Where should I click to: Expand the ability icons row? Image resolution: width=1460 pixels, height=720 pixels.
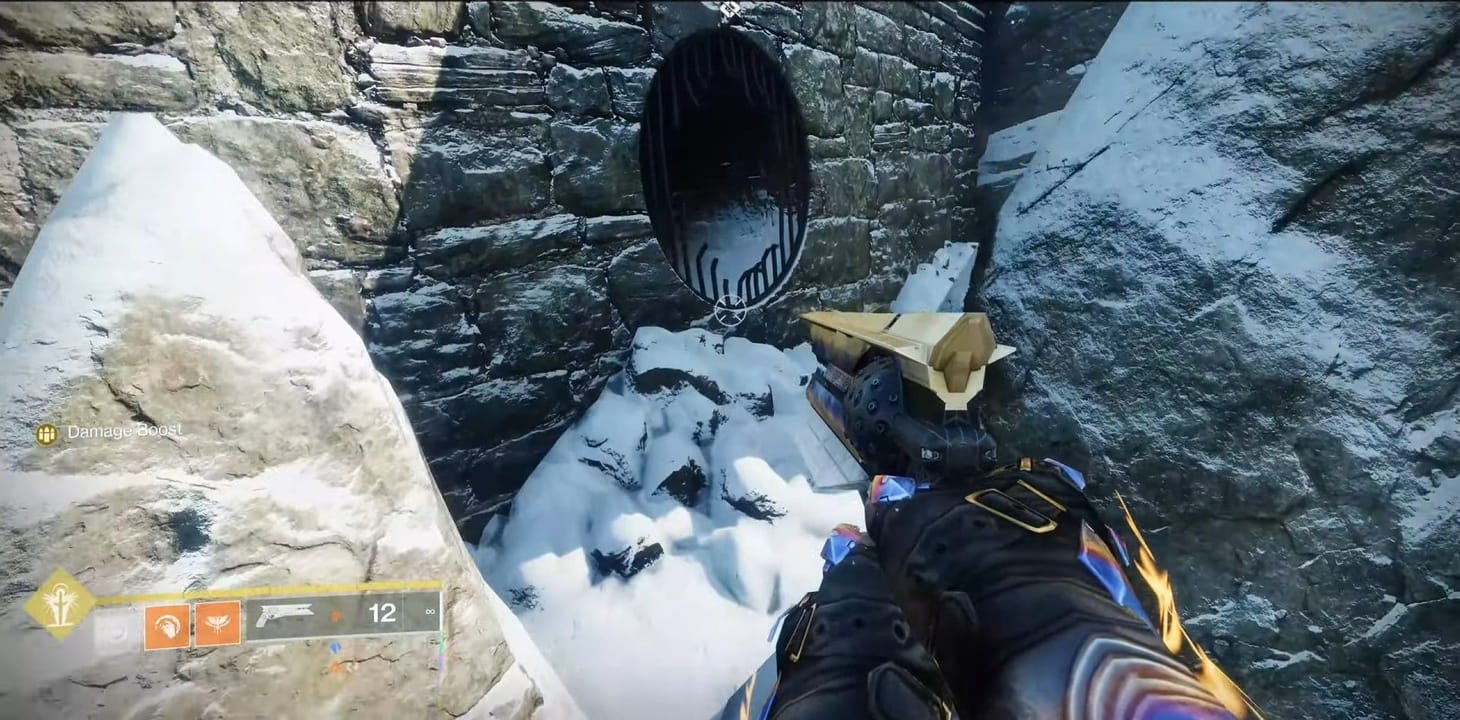pos(190,623)
